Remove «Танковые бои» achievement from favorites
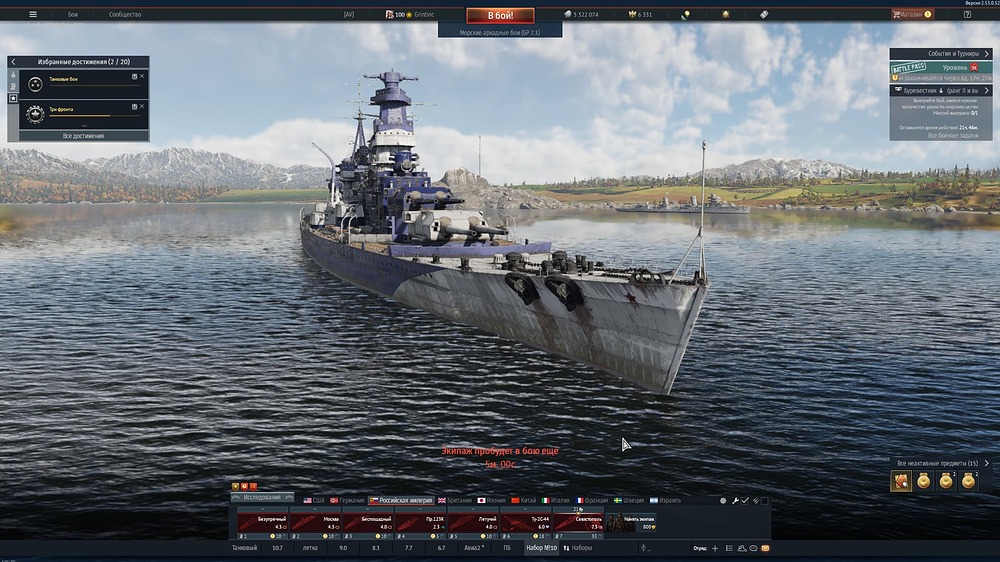1000x562 pixels. (x=142, y=76)
